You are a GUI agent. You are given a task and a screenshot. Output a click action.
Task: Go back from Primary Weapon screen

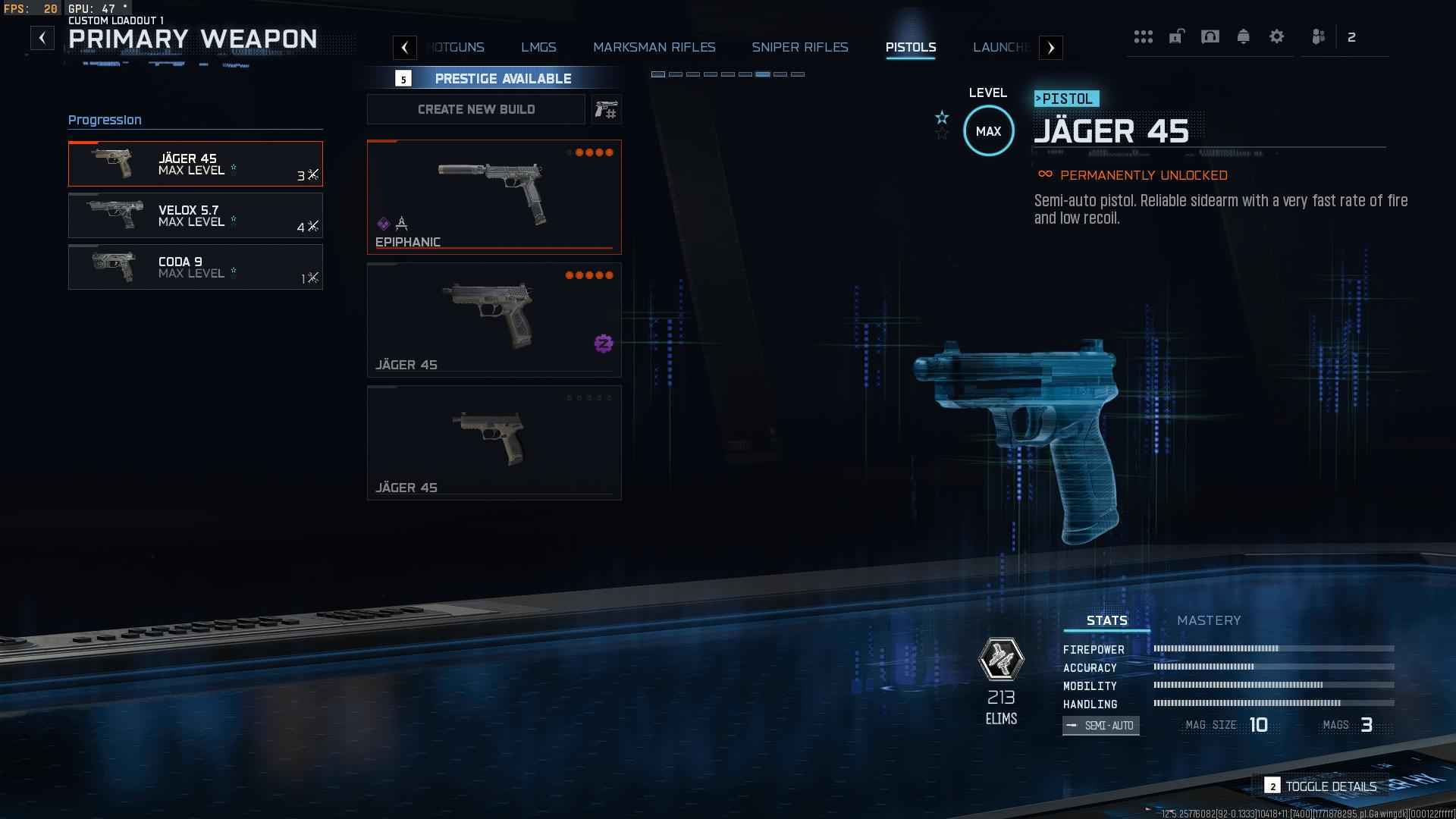42,38
